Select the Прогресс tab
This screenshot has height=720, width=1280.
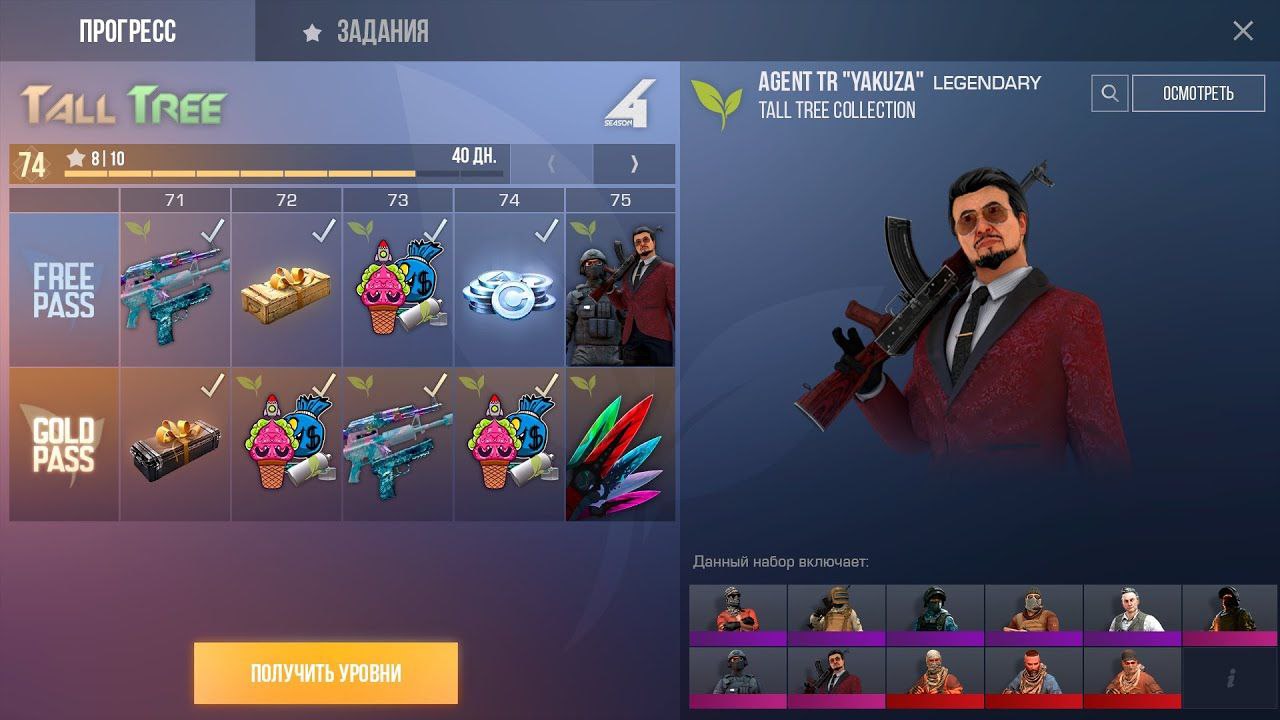pyautogui.click(x=127, y=32)
